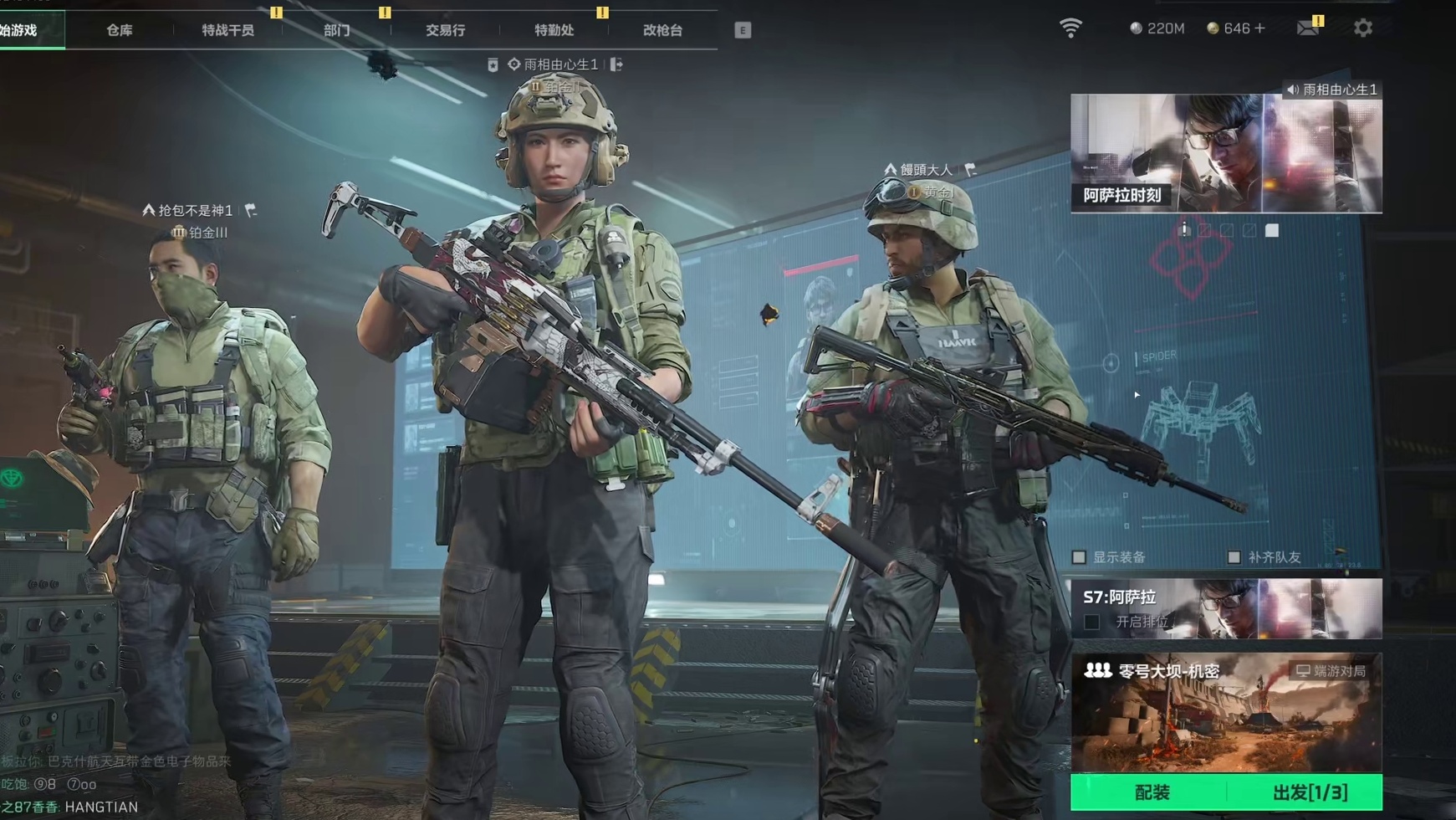Open the 特战干员 tab
This screenshot has width=1456, height=820.
pyautogui.click(x=227, y=30)
